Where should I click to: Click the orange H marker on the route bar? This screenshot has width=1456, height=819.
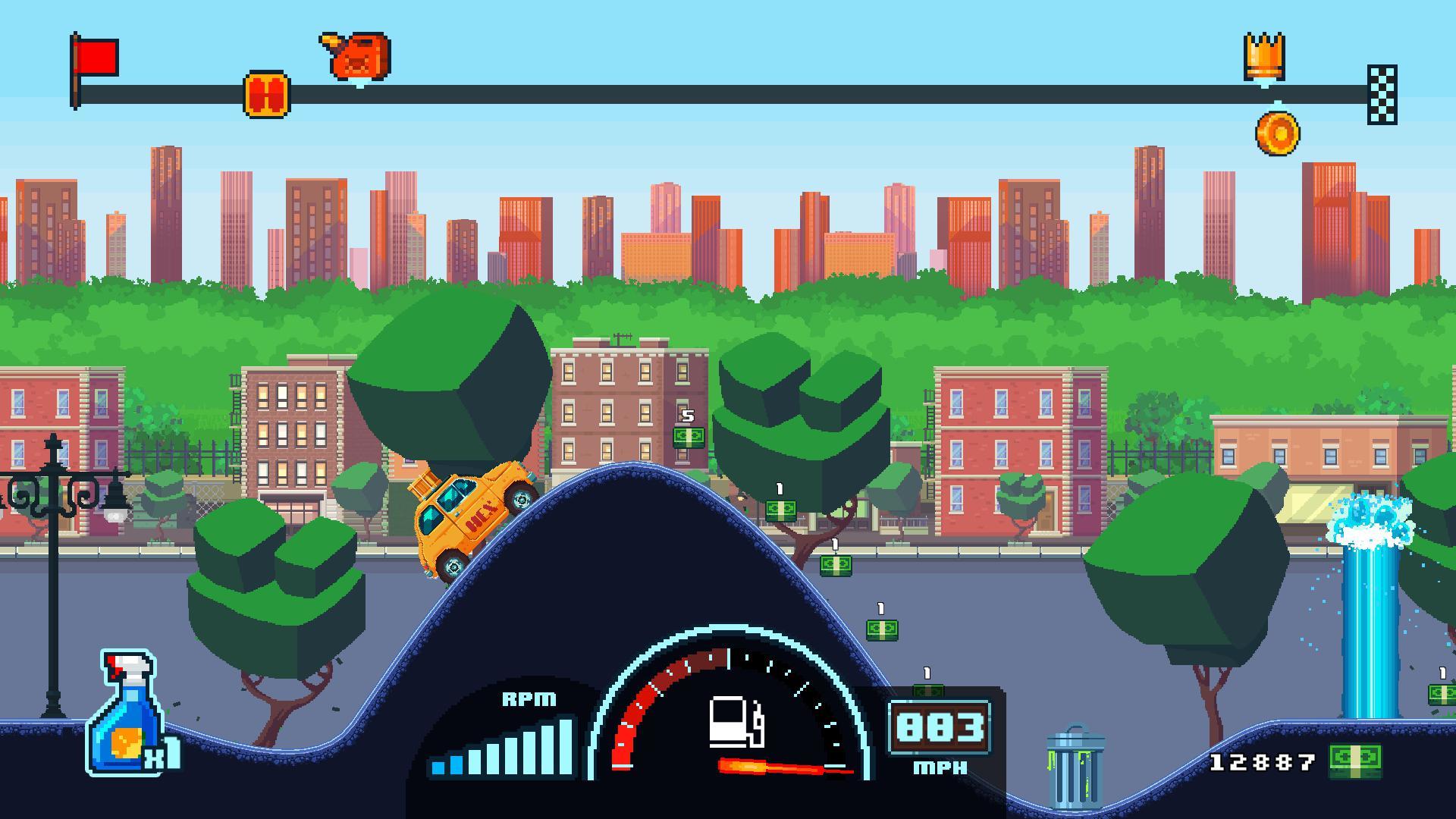coord(266,93)
